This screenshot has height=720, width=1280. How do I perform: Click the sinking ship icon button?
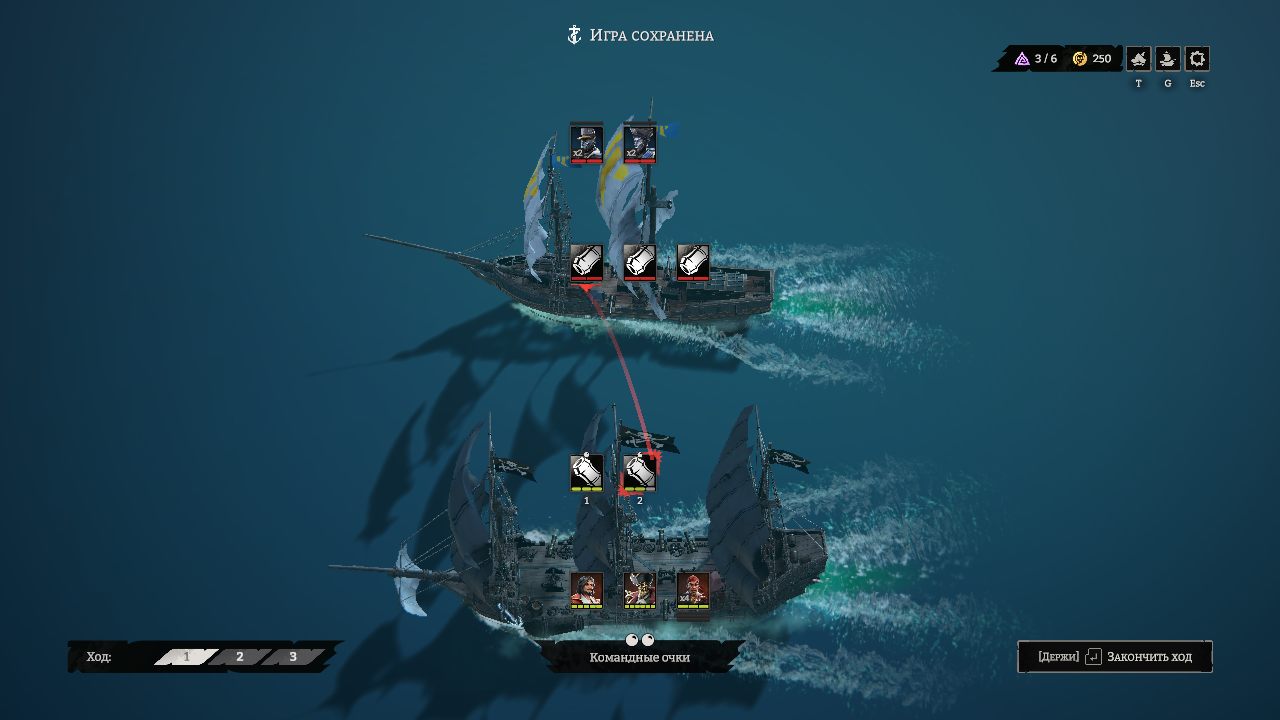[1138, 59]
